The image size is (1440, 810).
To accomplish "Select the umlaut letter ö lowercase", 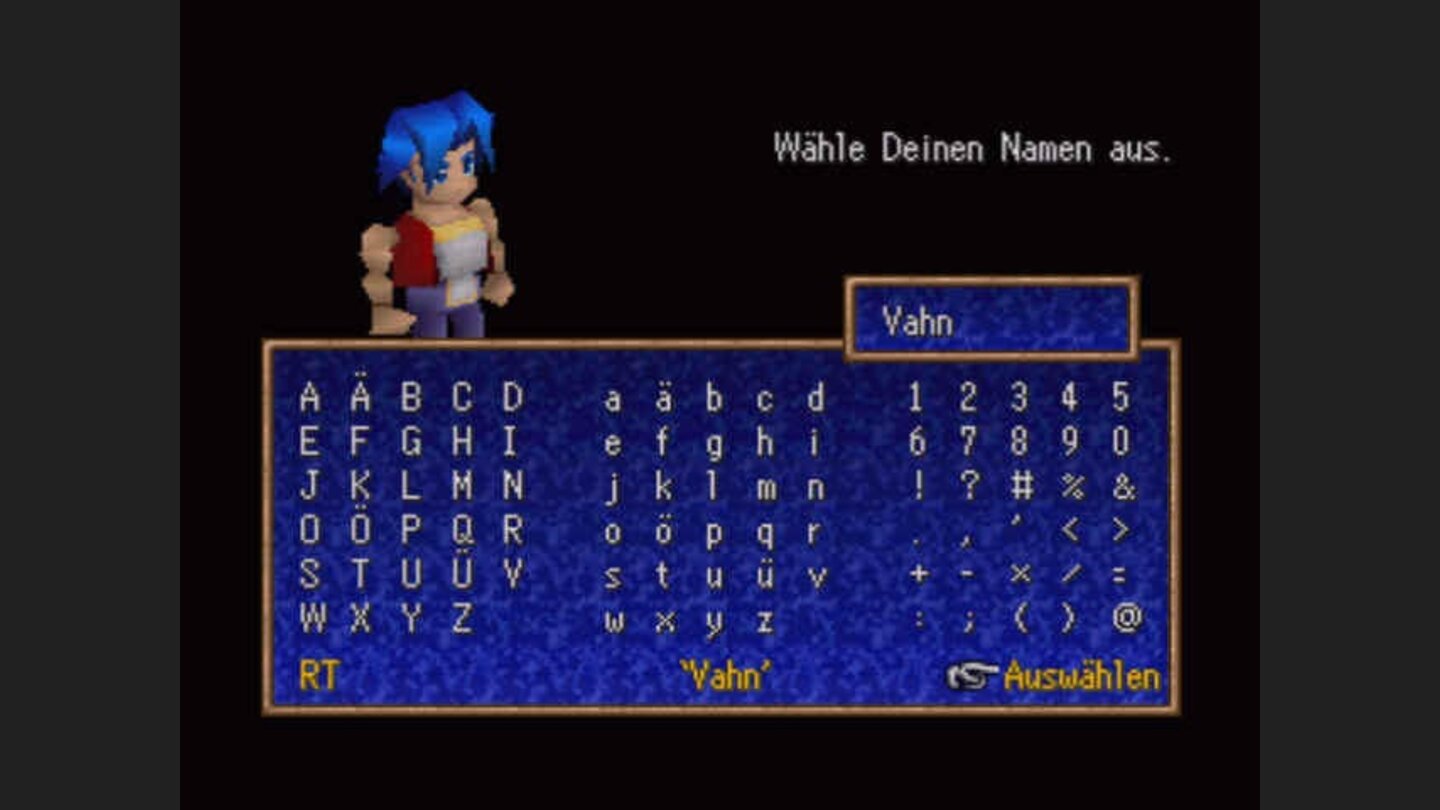I will (x=662, y=530).
